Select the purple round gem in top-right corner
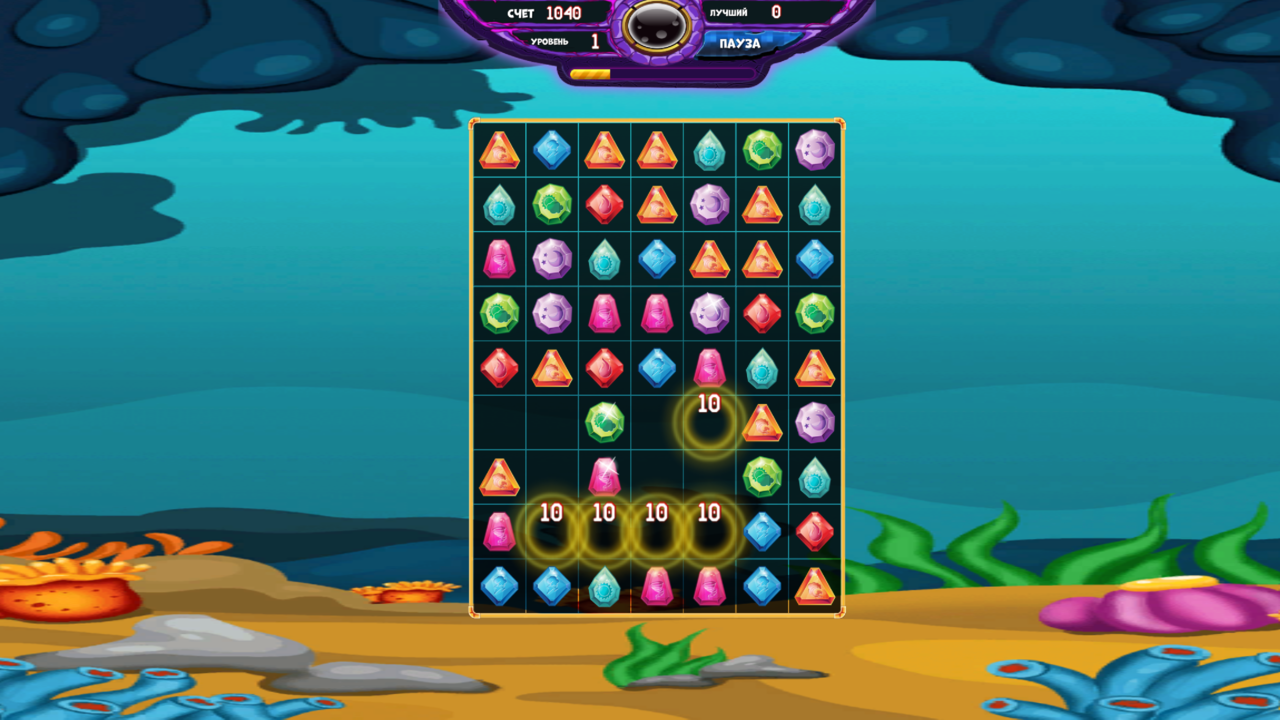Image resolution: width=1280 pixels, height=720 pixels. pyautogui.click(x=815, y=152)
